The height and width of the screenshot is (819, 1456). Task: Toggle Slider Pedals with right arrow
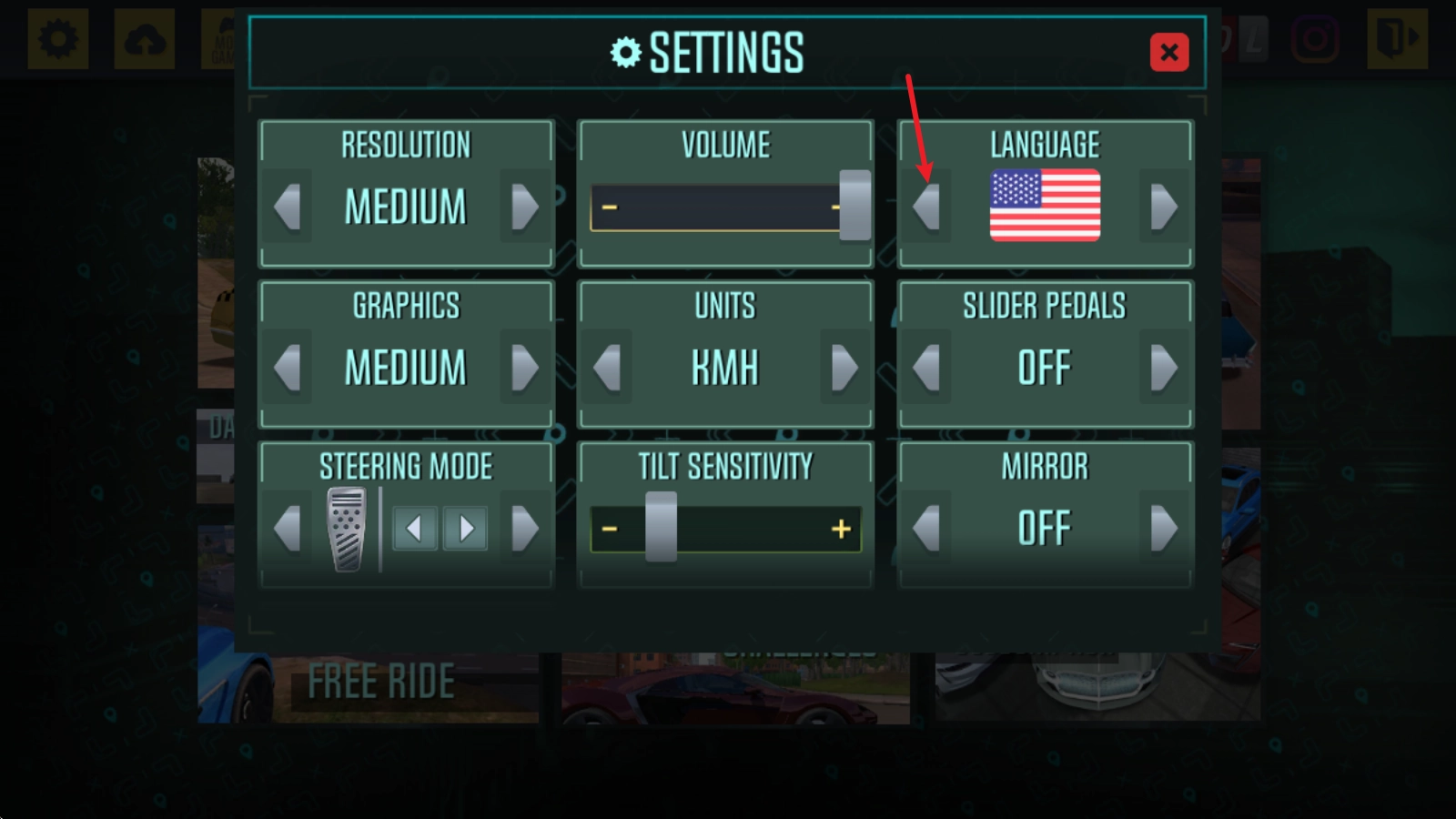(x=1163, y=368)
